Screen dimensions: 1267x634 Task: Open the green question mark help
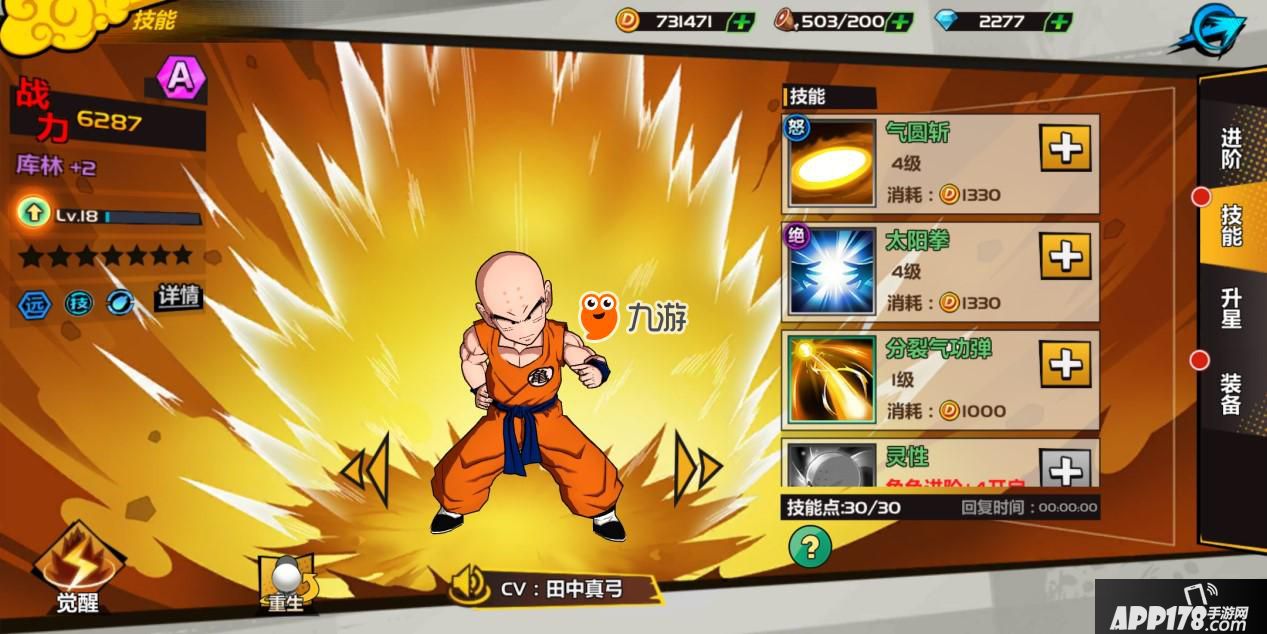pyautogui.click(x=810, y=546)
